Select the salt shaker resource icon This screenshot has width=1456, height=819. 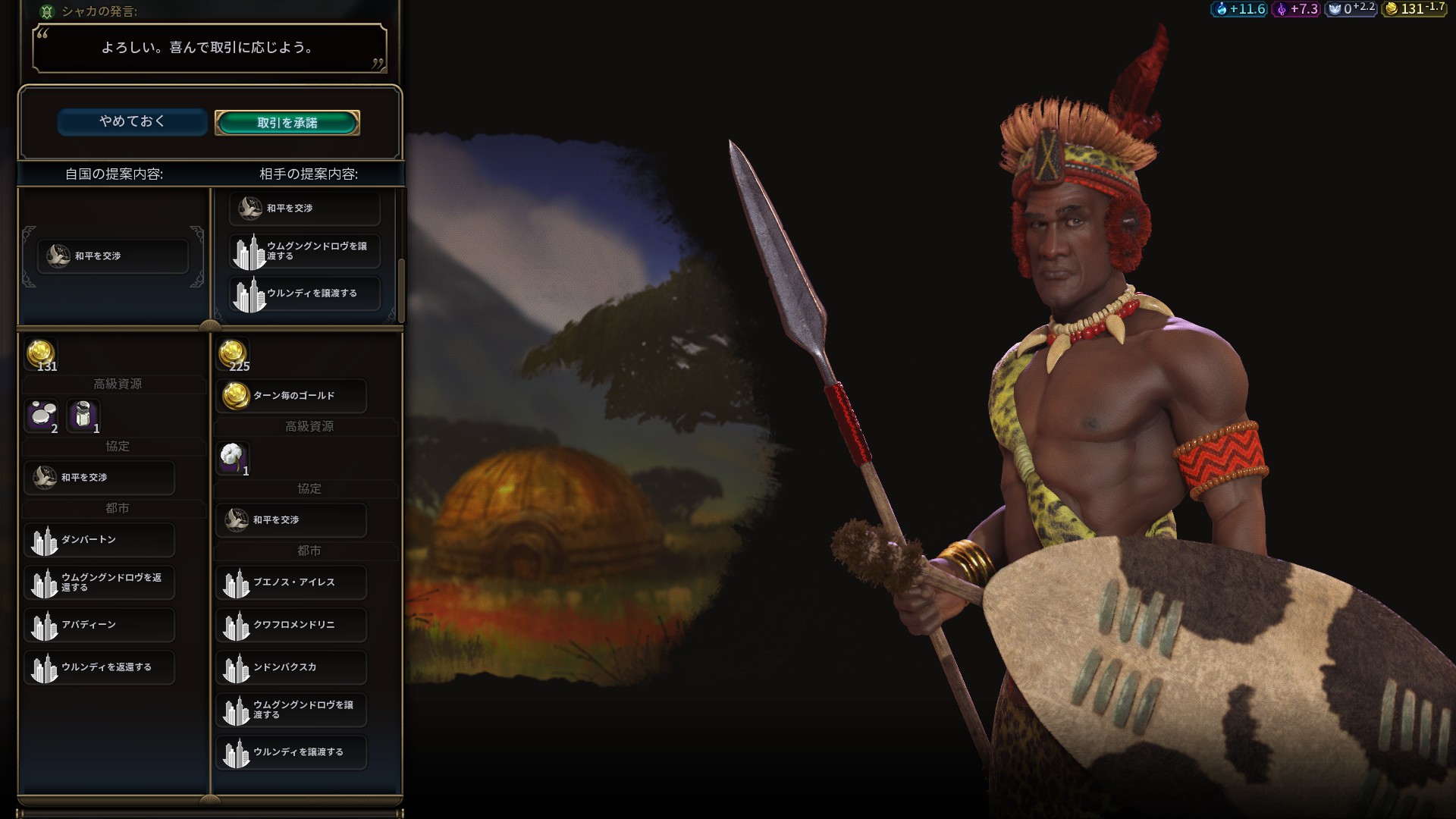click(x=83, y=415)
